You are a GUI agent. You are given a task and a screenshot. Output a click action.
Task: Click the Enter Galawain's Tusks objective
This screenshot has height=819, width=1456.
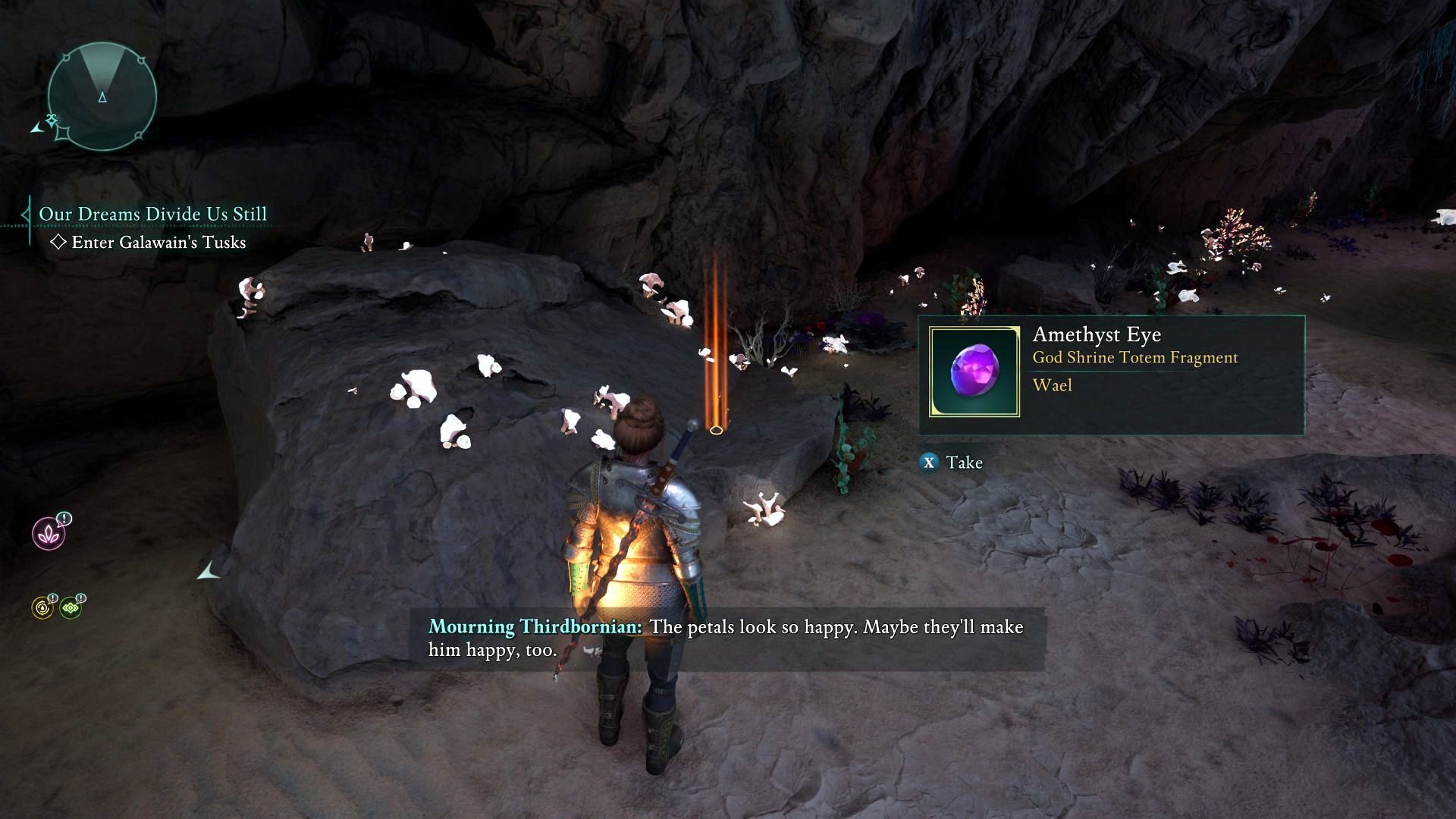[158, 243]
